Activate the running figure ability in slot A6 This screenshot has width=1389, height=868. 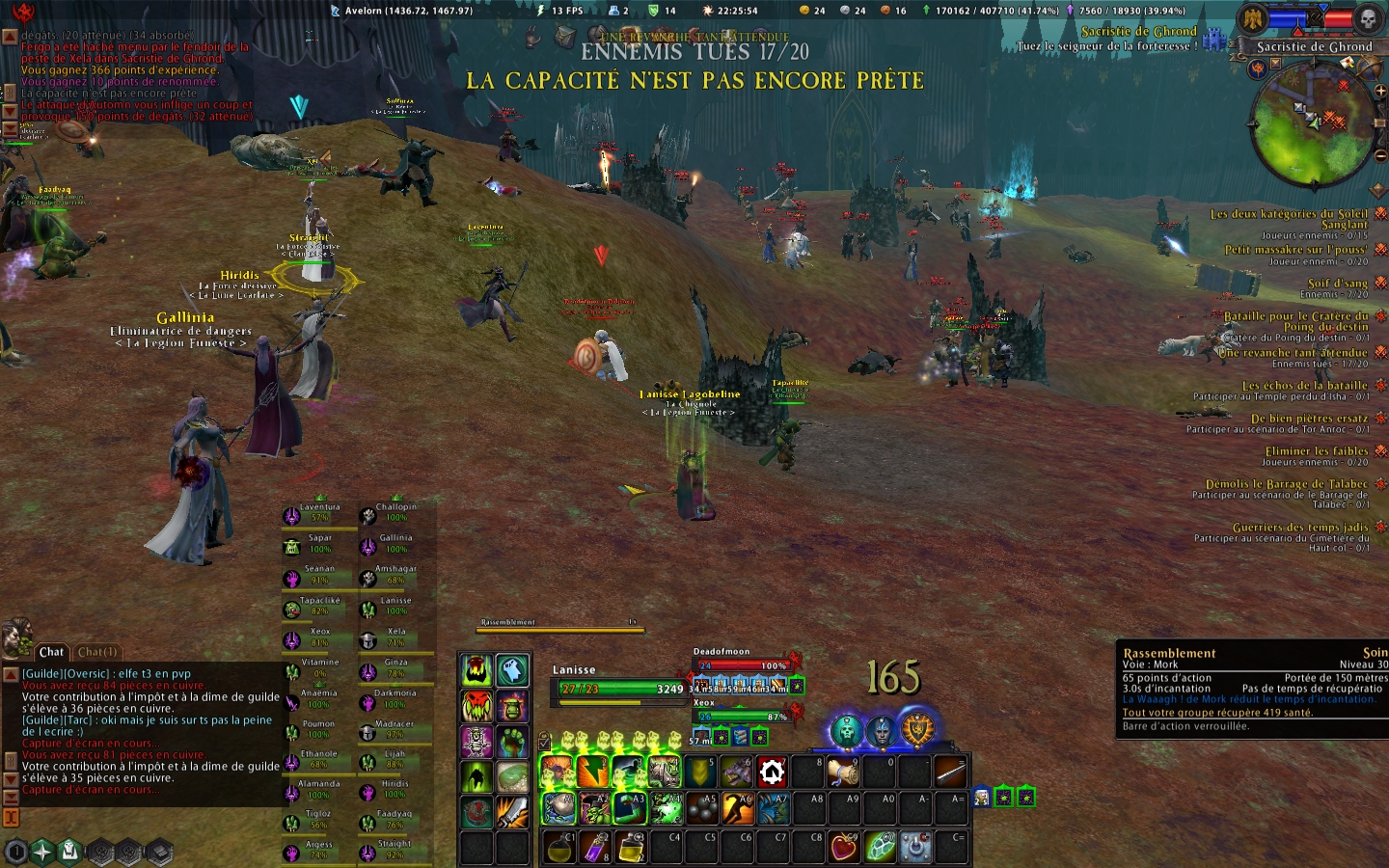coord(736,809)
